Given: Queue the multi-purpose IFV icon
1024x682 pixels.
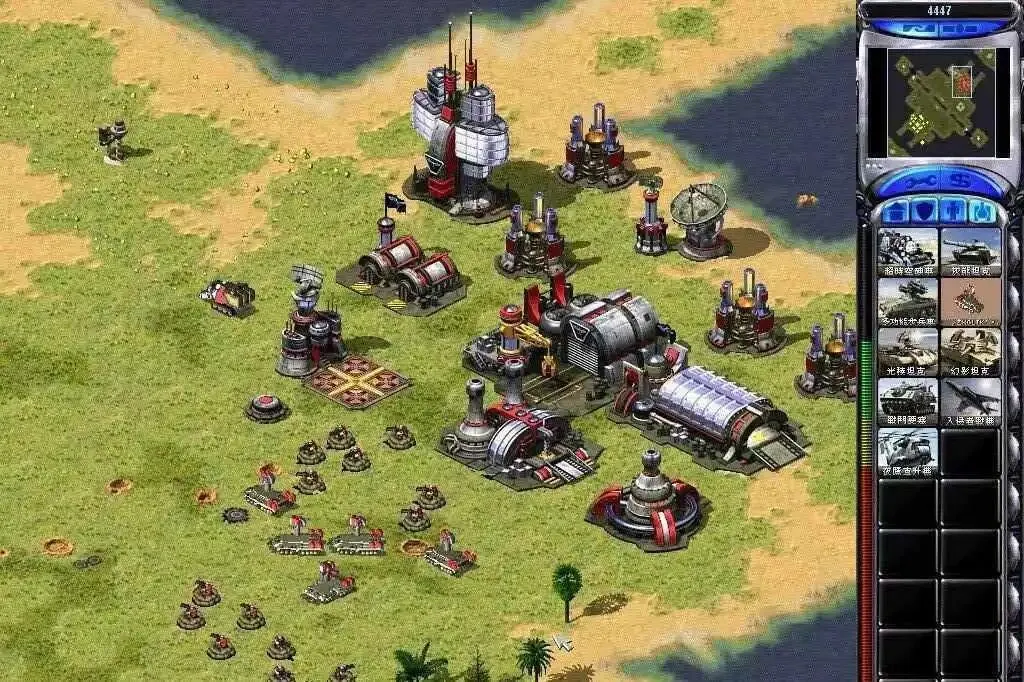Looking at the screenshot, I should pos(907,302).
